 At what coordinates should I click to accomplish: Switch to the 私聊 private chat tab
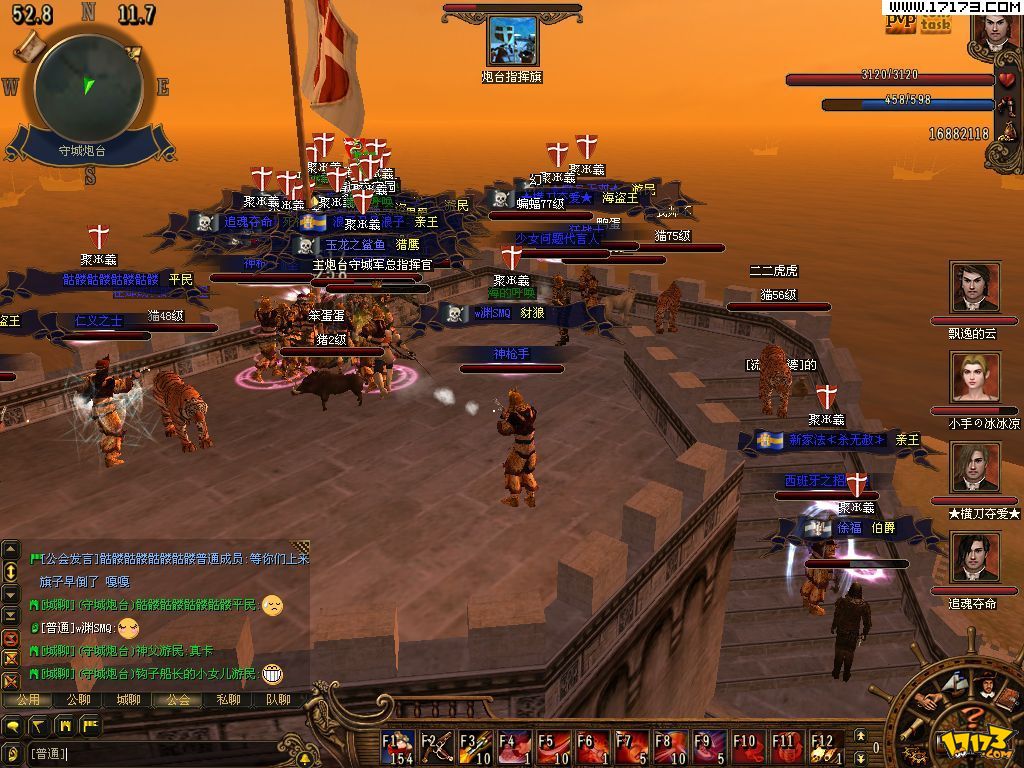pos(228,700)
